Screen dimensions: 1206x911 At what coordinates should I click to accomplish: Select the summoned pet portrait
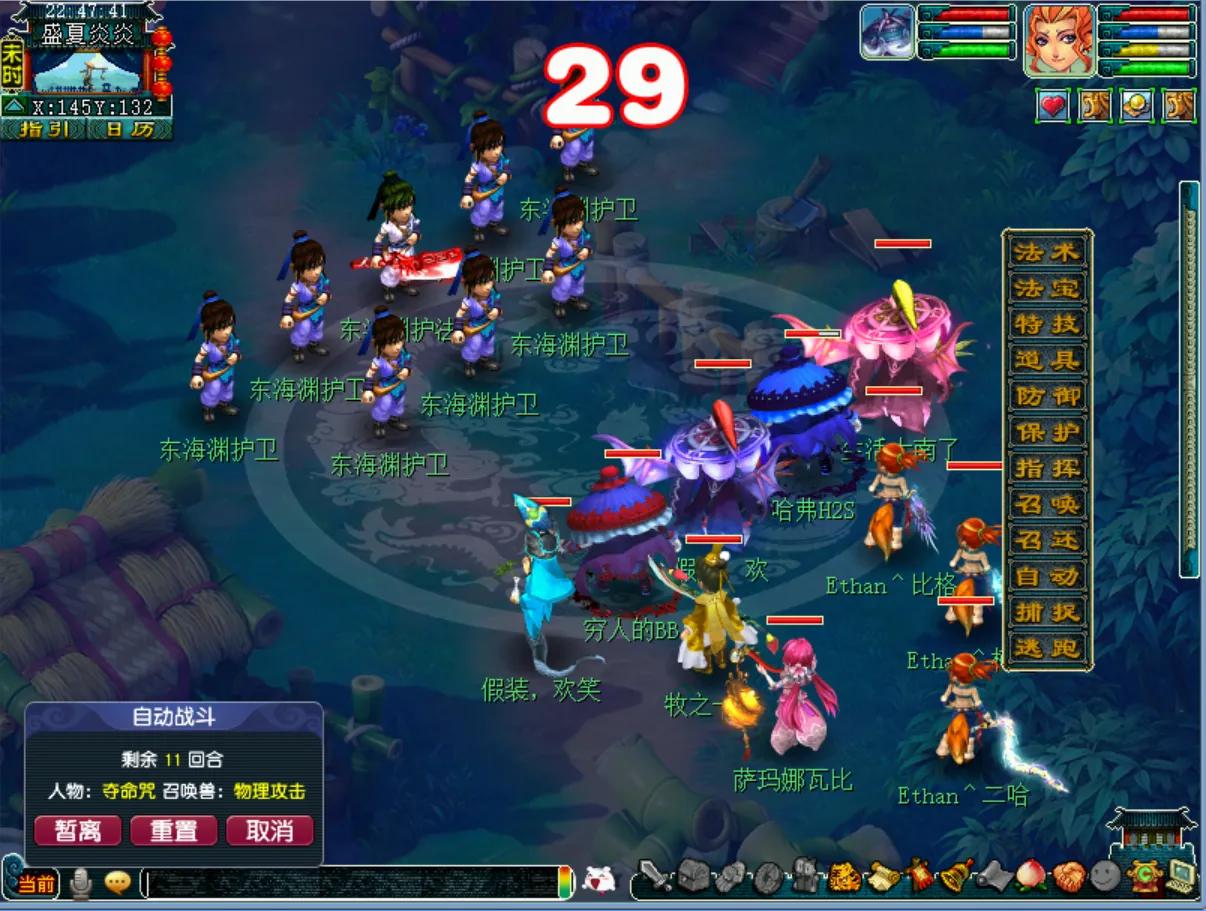888,33
